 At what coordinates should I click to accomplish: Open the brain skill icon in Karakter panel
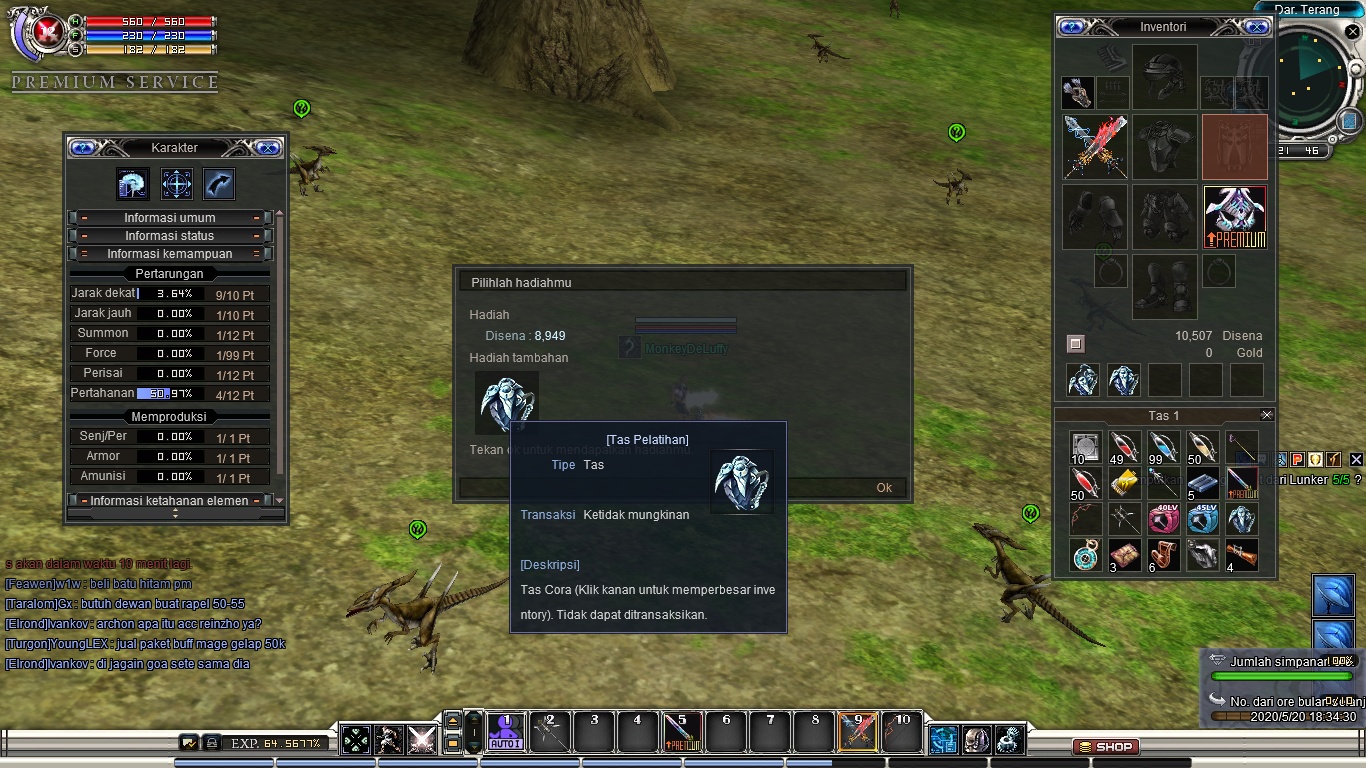tap(132, 184)
